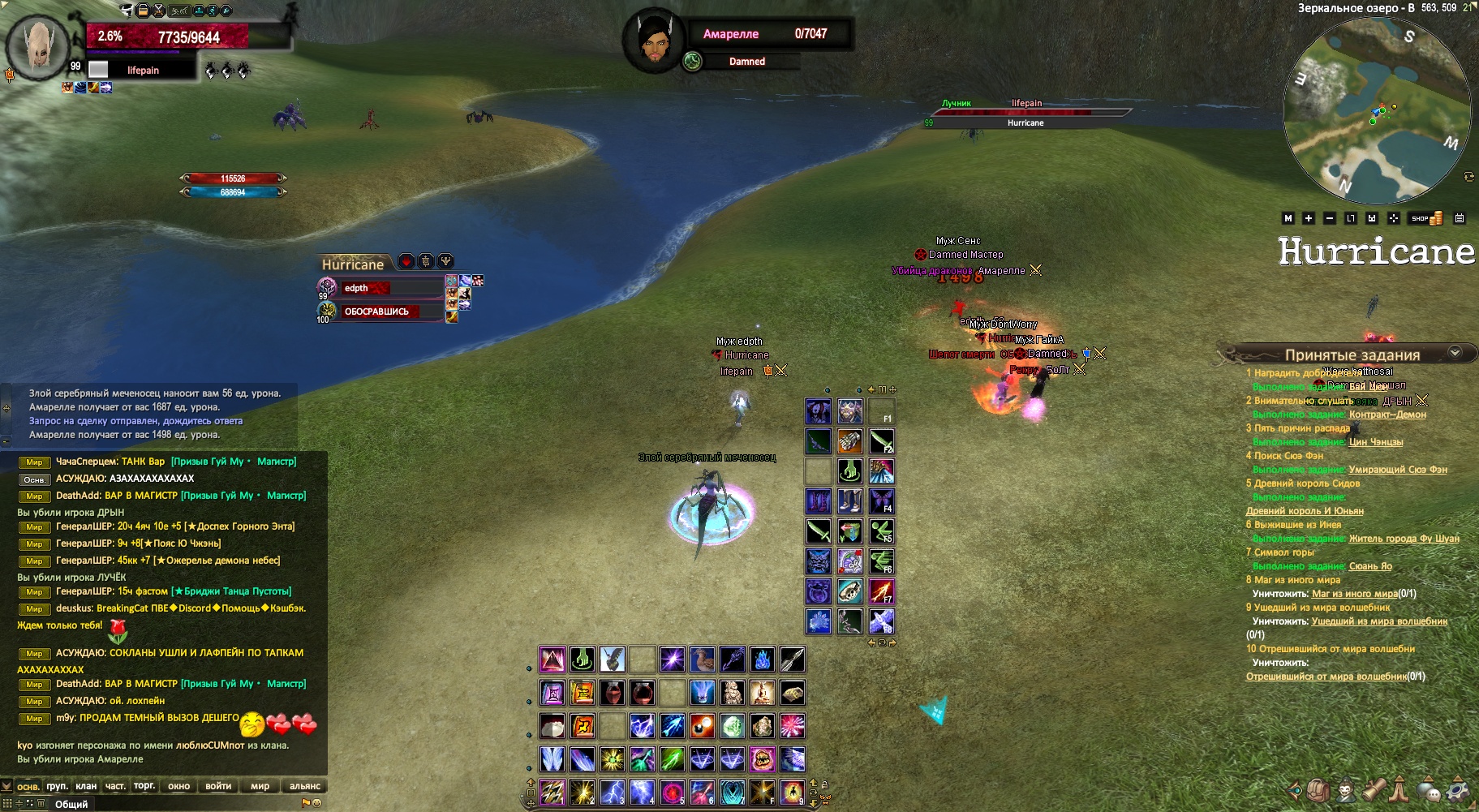
Task: Switch to the клан chat tab
Action: pos(86,786)
